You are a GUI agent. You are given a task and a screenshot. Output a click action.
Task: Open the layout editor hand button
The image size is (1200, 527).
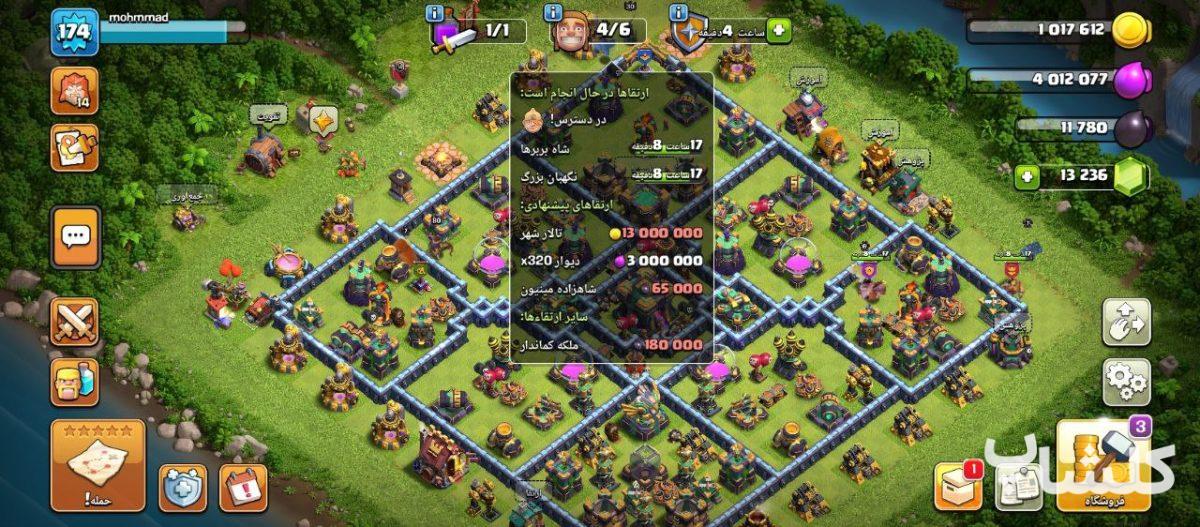pos(1125,322)
